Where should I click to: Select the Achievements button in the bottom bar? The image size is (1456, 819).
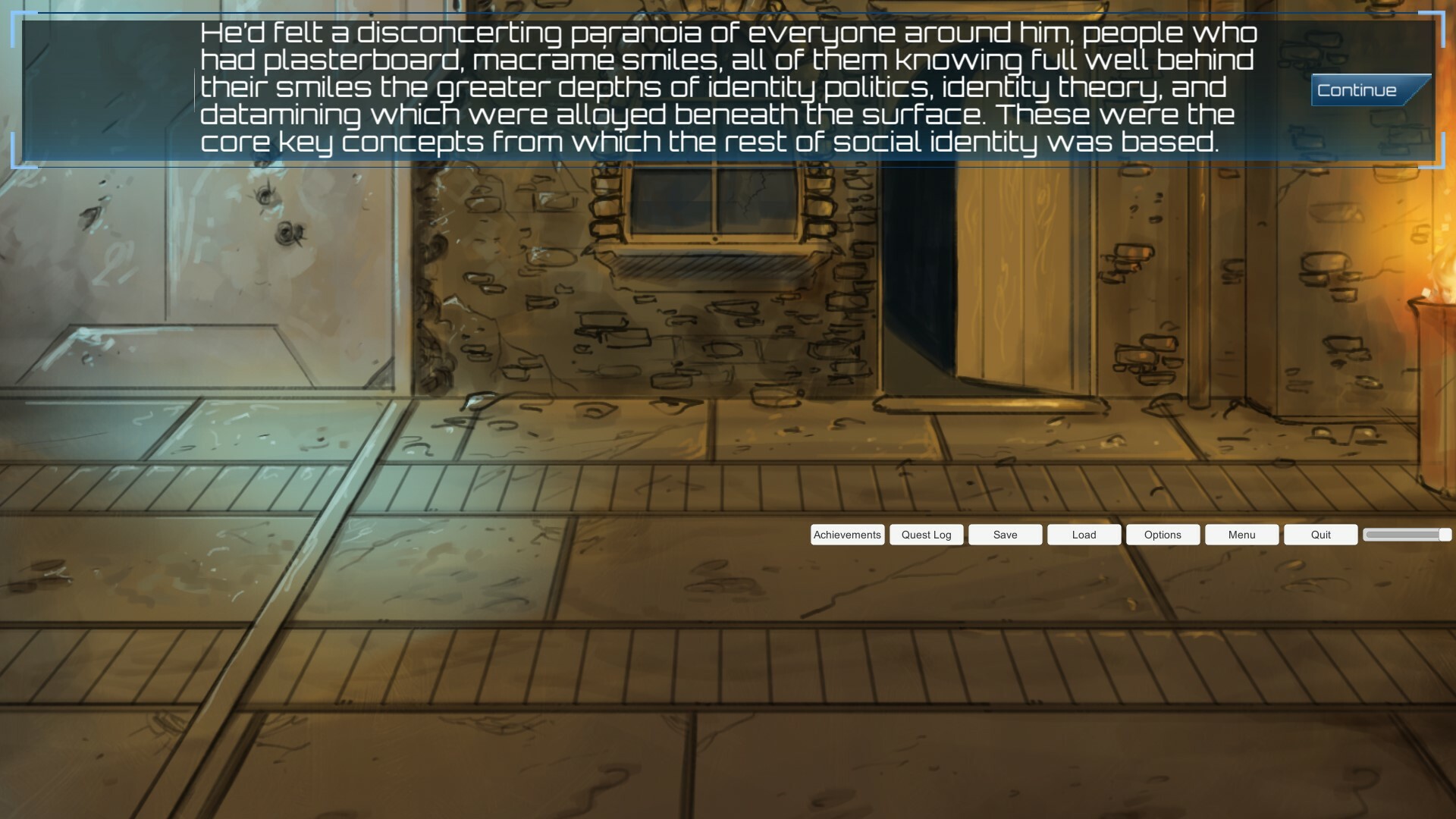pos(847,535)
